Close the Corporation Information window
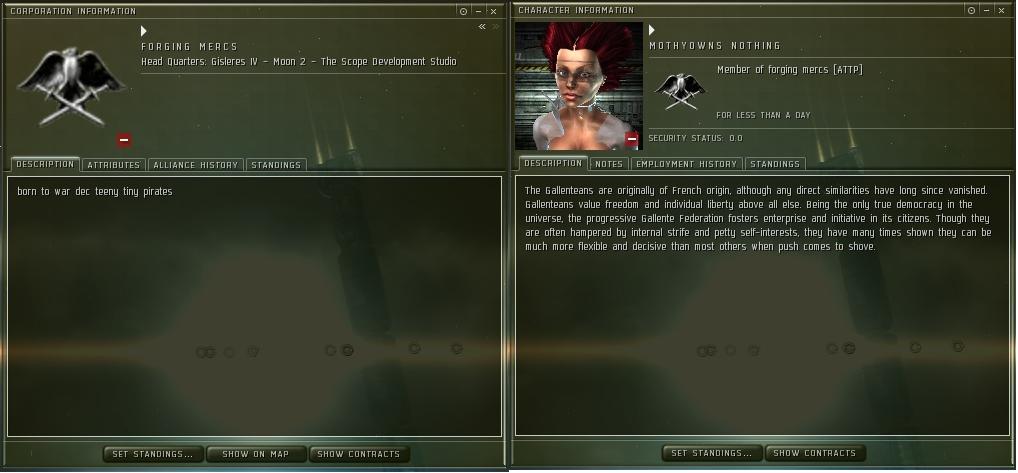 coord(493,11)
